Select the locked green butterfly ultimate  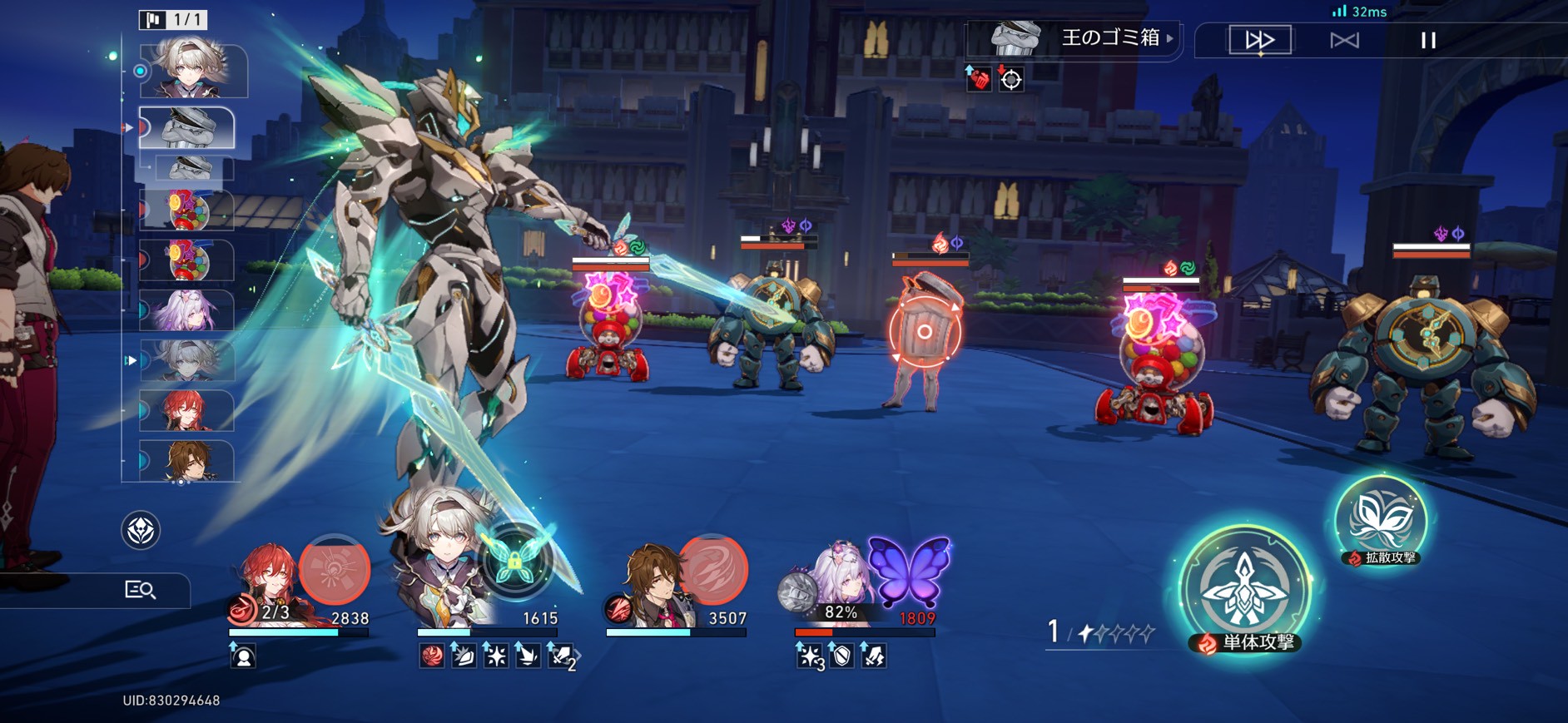click(514, 562)
